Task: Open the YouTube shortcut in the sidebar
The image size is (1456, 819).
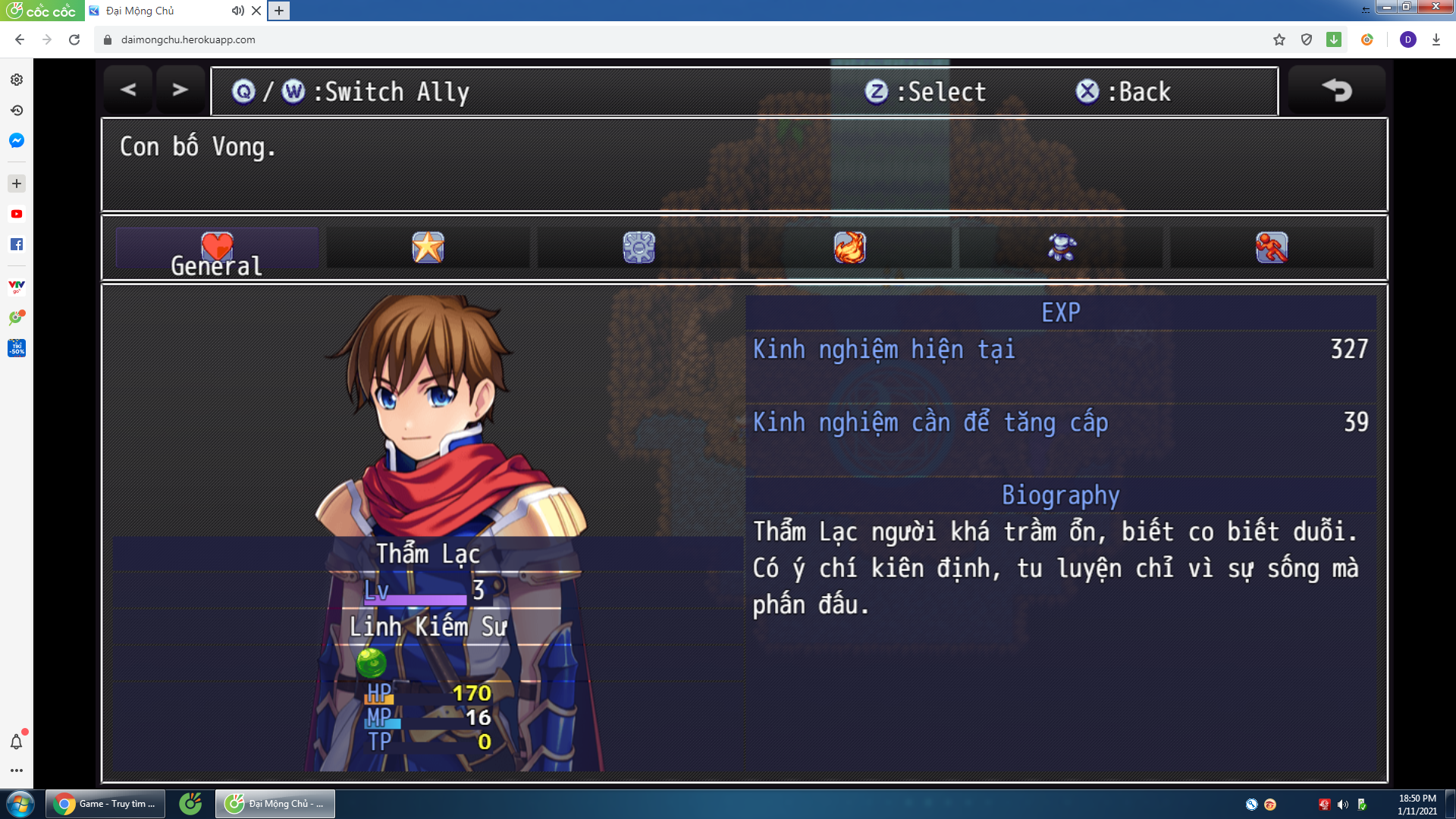Action: pos(15,214)
